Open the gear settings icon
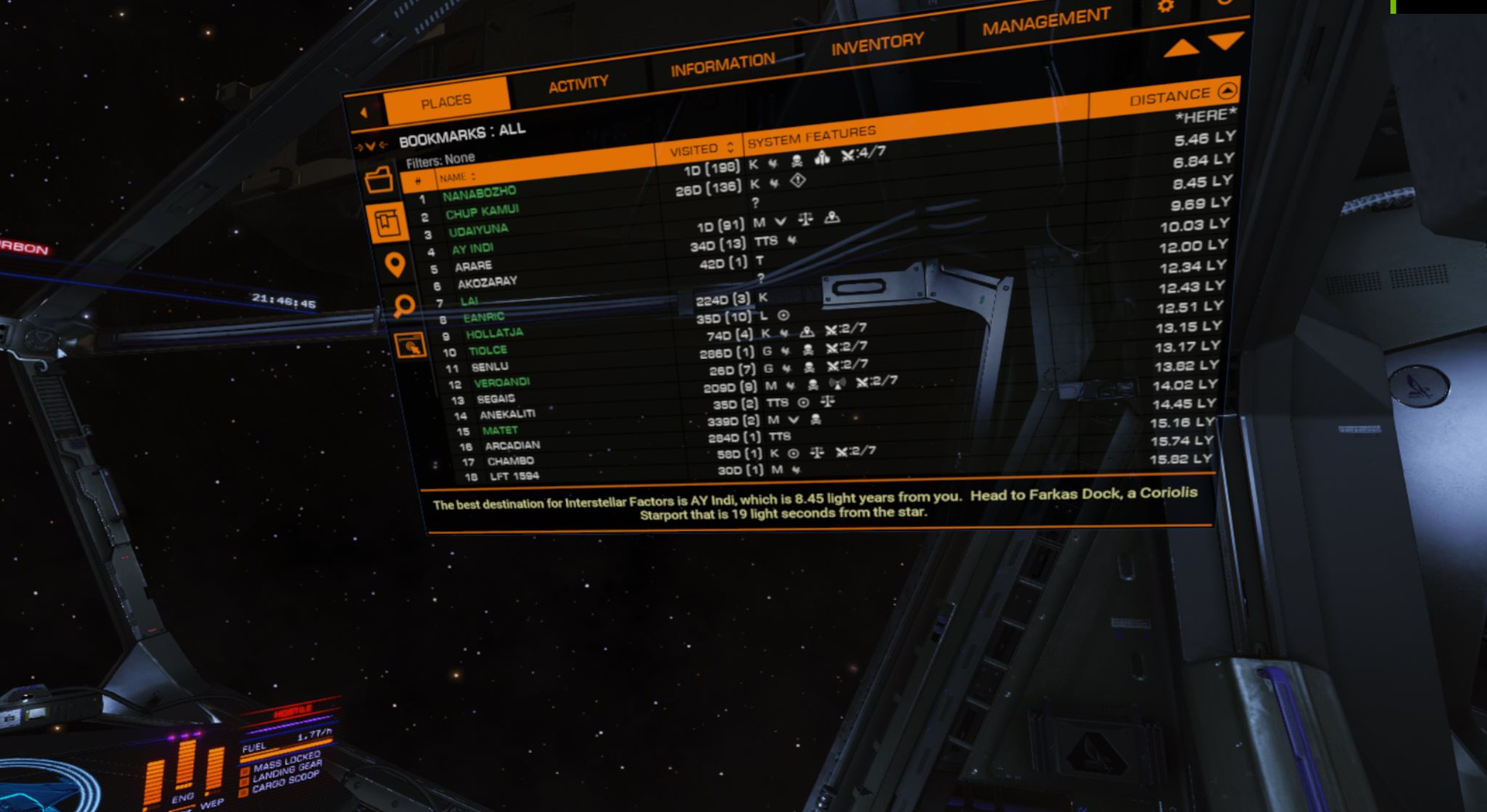This screenshot has height=812, width=1487. 1165,7
